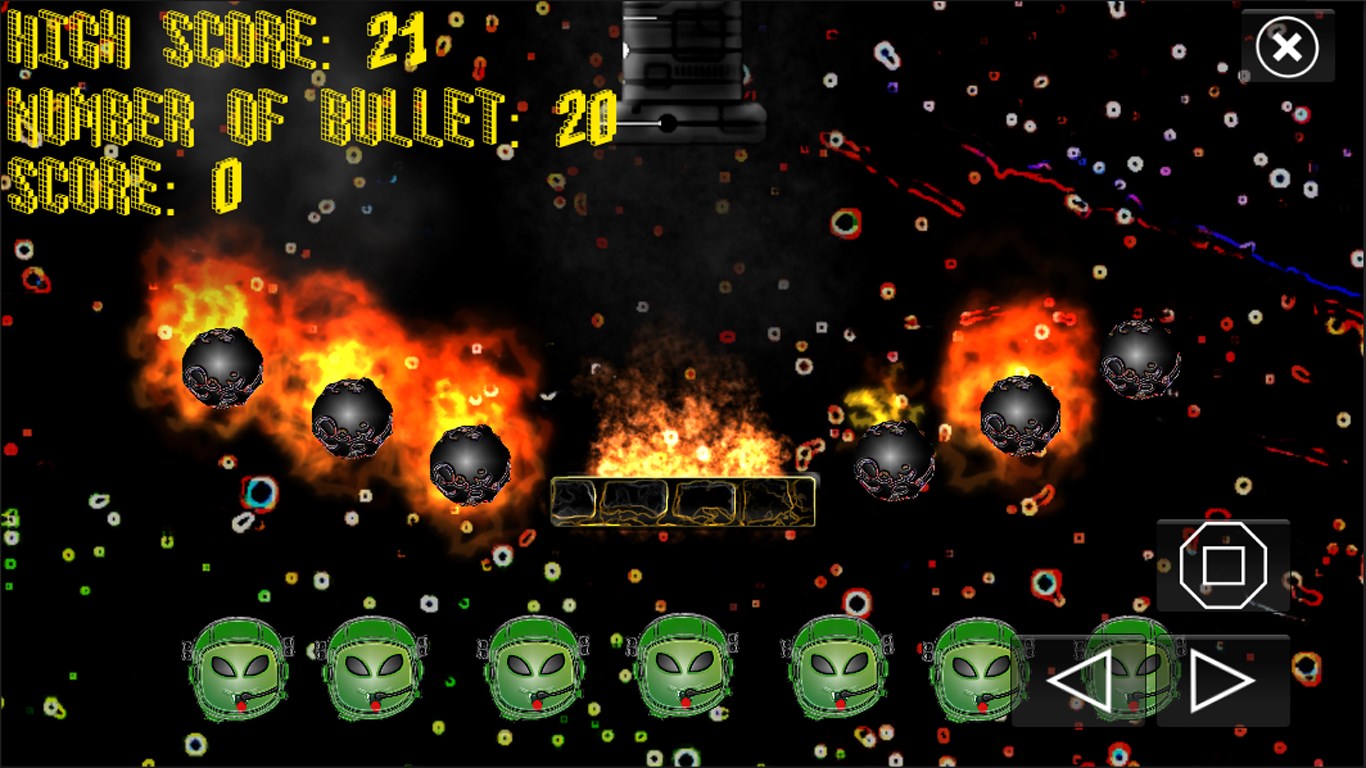The width and height of the screenshot is (1366, 768).
Task: Move right with the right arrow button
Action: [x=1222, y=681]
